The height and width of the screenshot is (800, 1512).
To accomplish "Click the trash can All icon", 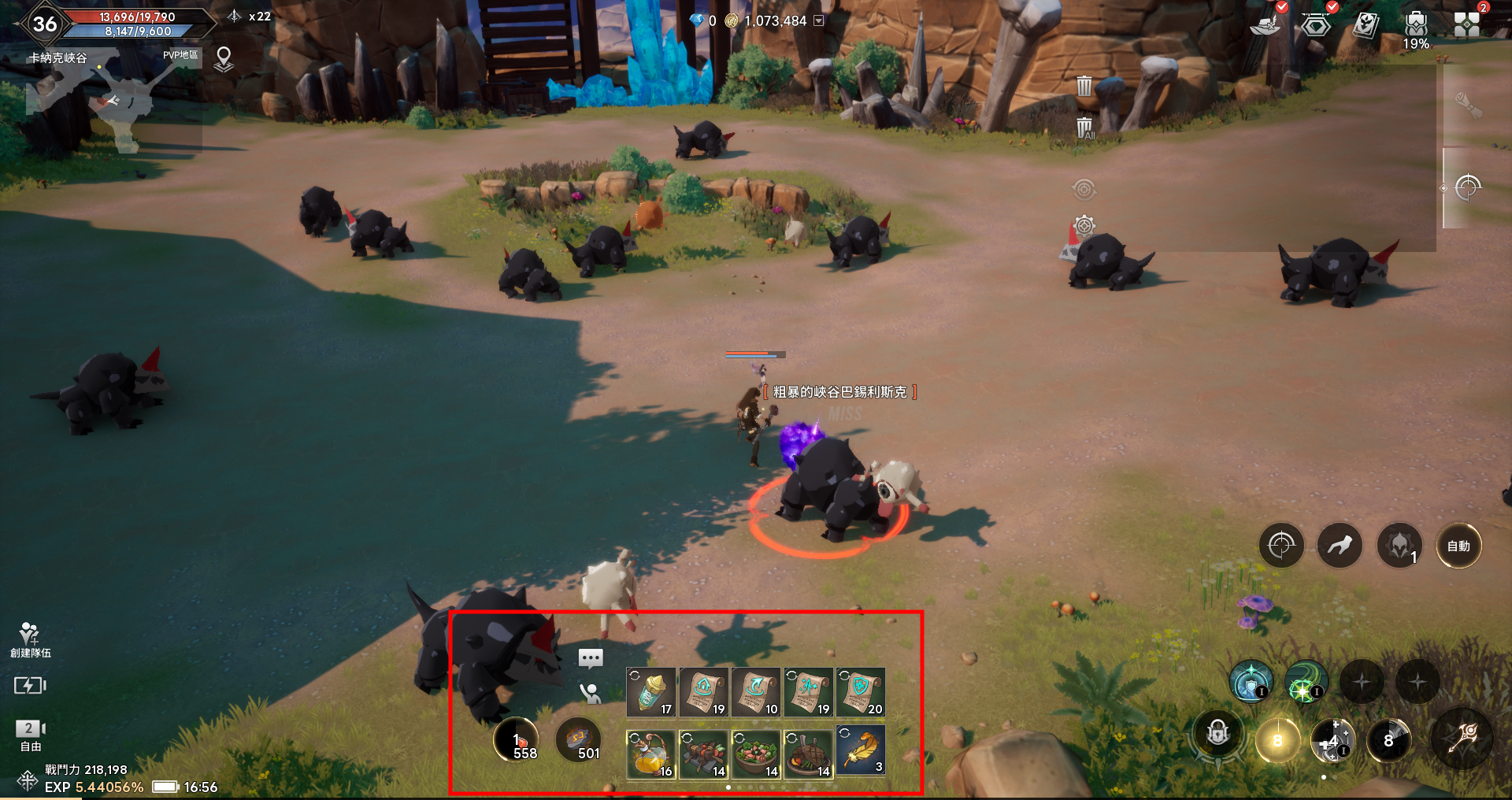I will (x=1084, y=128).
